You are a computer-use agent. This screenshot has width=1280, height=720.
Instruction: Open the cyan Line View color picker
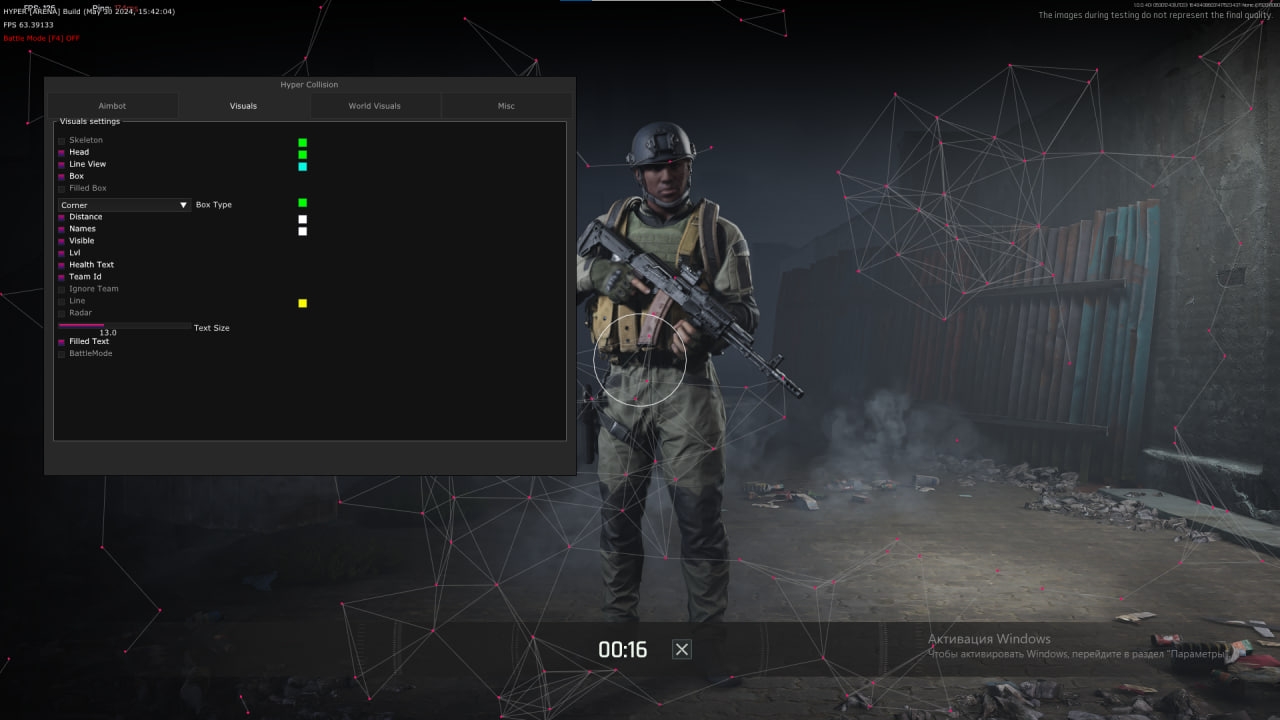(x=302, y=166)
